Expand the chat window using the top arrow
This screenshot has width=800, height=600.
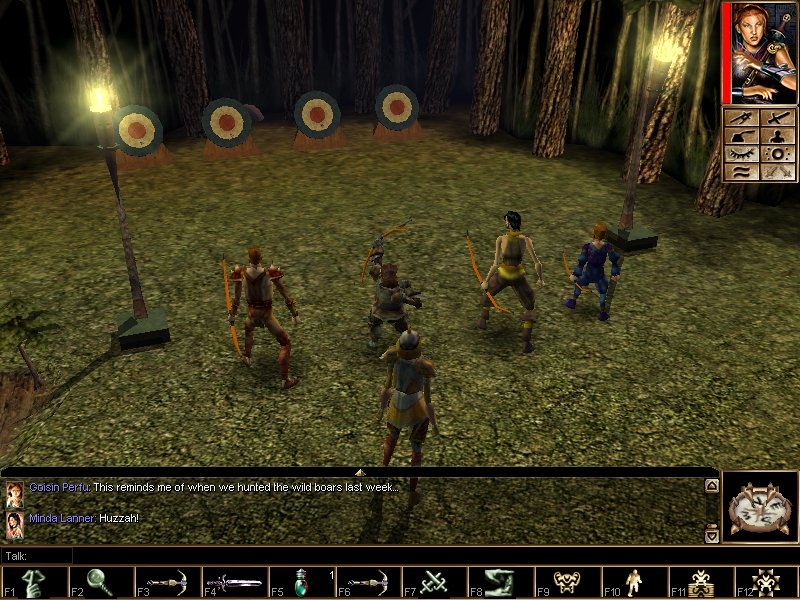pos(359,470)
